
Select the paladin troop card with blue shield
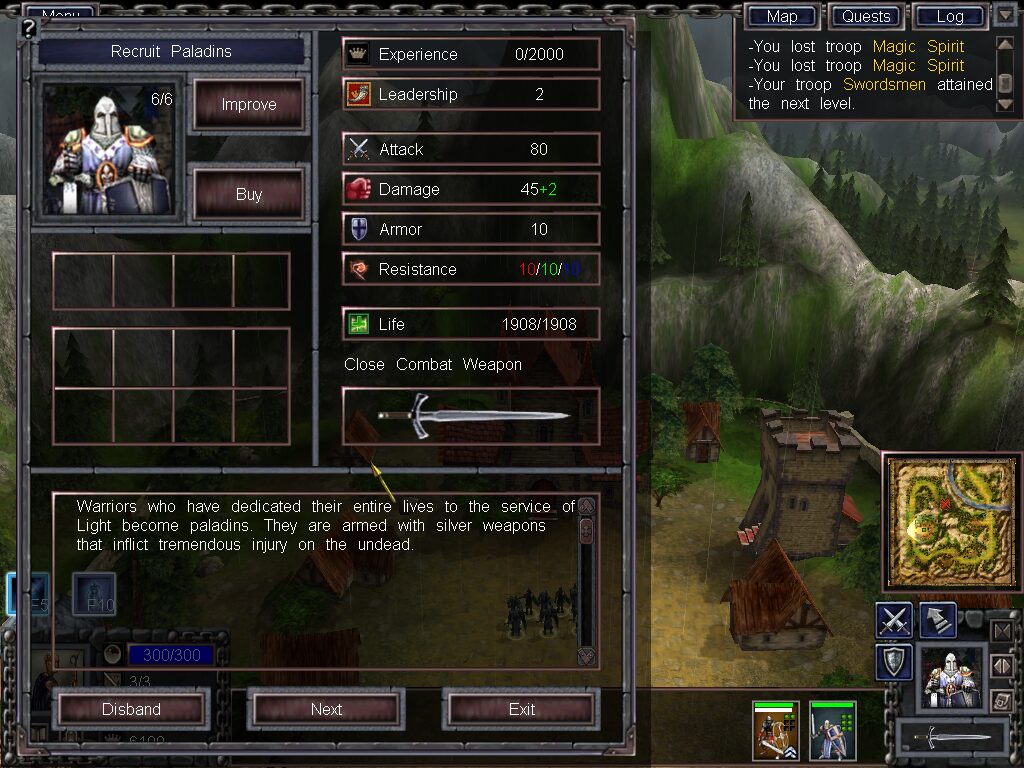point(832,731)
